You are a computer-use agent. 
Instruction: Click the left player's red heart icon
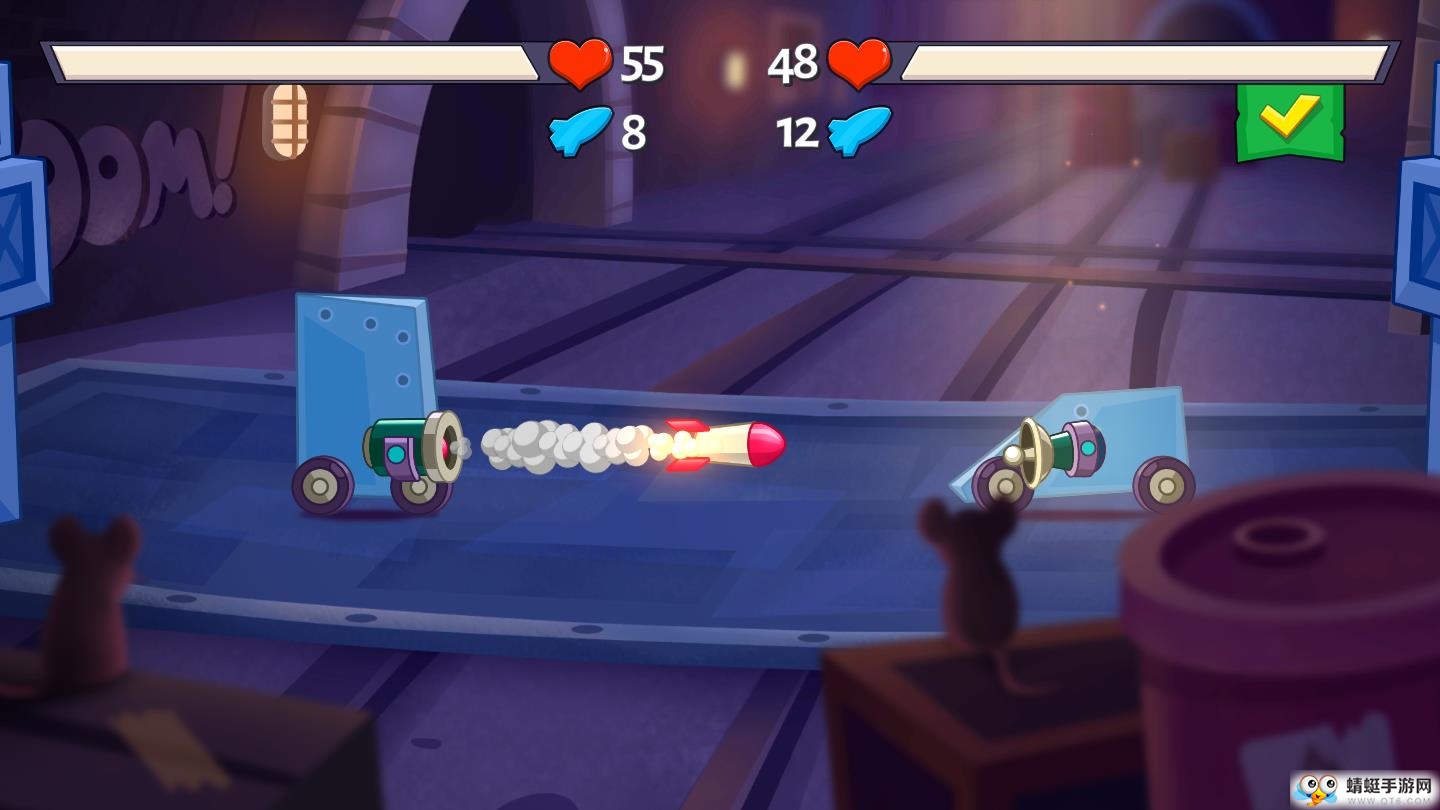[580, 63]
